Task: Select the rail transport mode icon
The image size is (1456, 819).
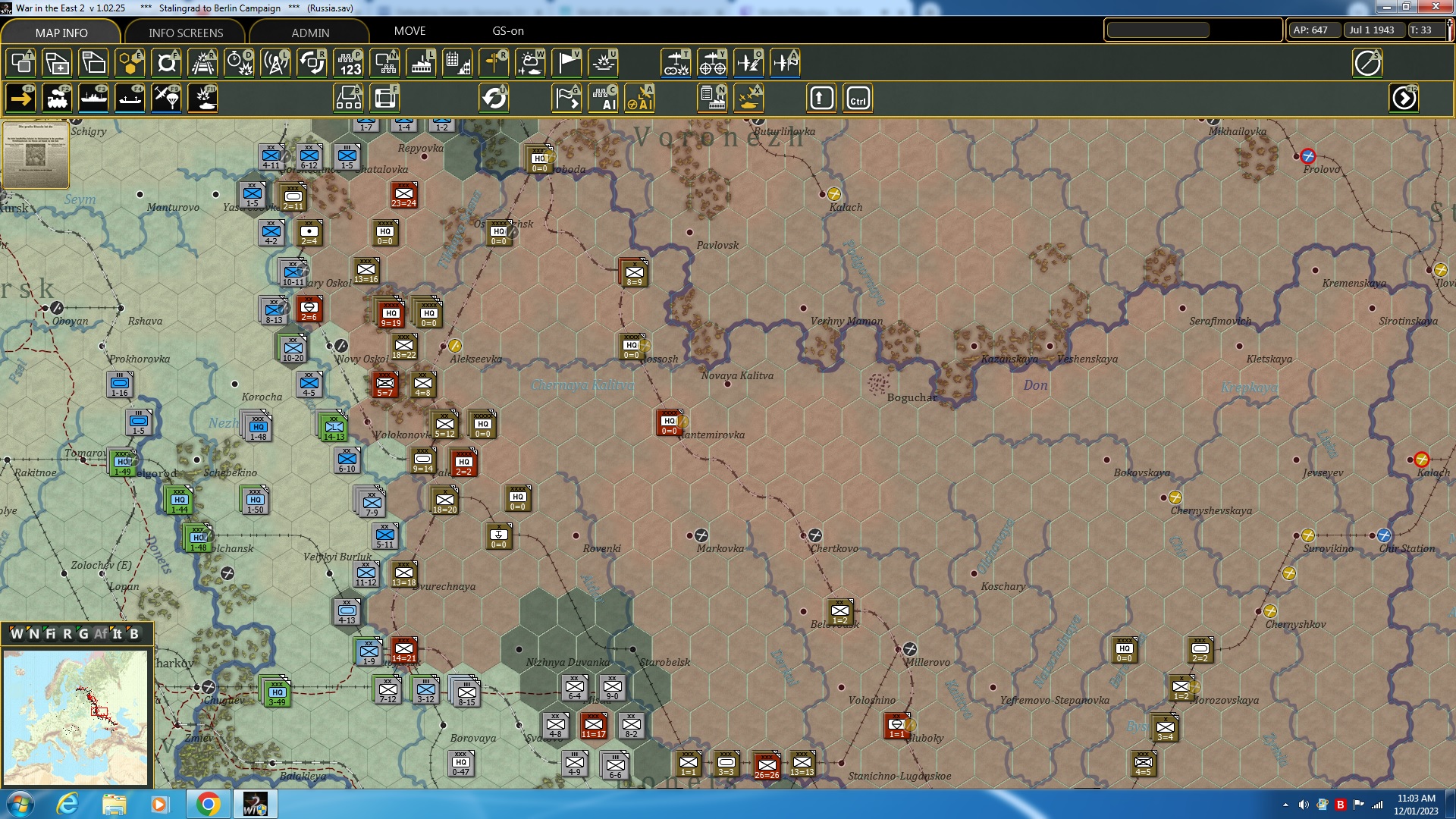Action: coord(58,98)
